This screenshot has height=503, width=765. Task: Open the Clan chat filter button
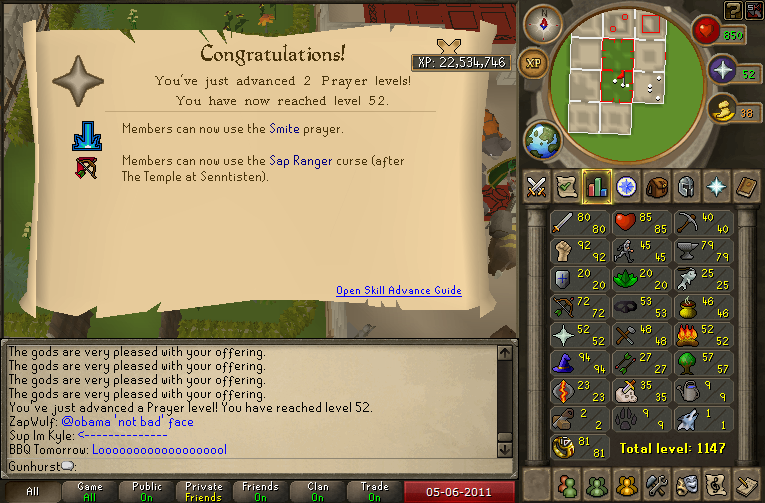click(x=318, y=491)
